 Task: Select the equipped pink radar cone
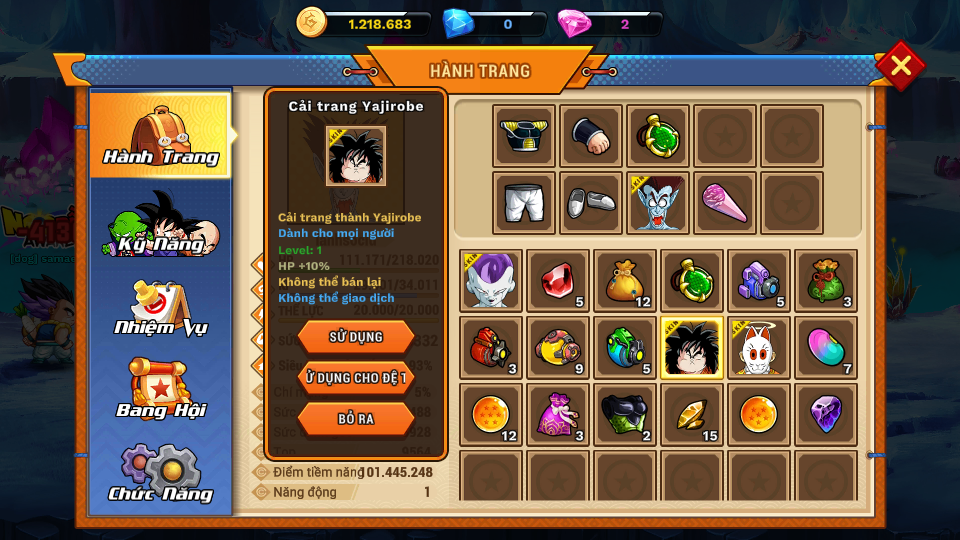(725, 203)
